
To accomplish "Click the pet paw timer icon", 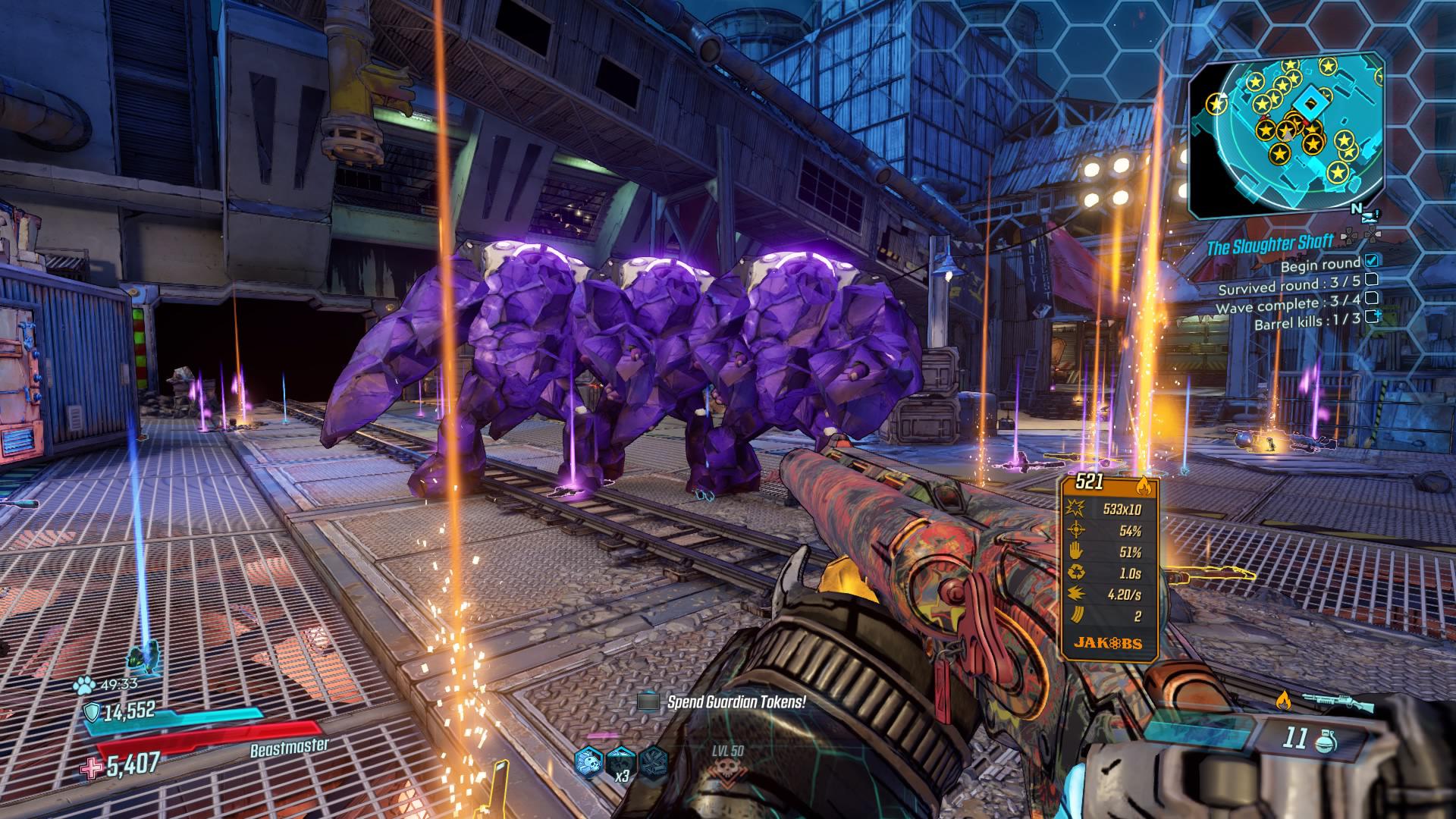I will pos(83,686).
